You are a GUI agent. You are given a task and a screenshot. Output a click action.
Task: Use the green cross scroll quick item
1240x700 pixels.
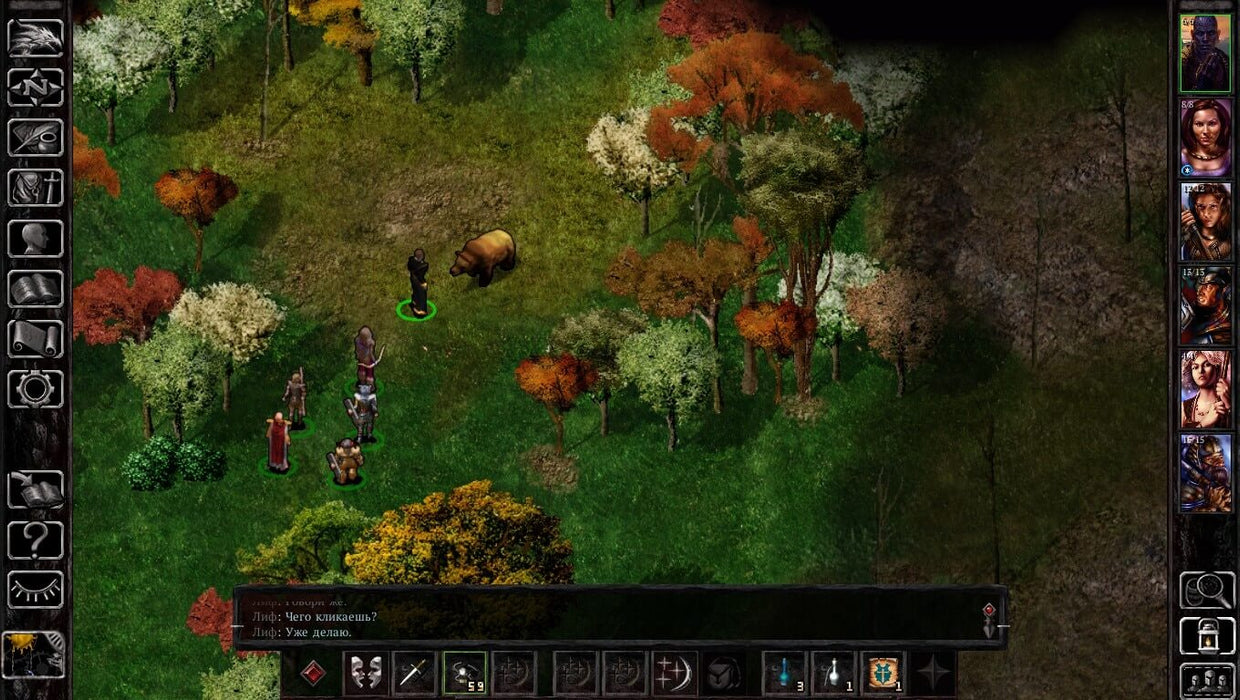pos(883,673)
